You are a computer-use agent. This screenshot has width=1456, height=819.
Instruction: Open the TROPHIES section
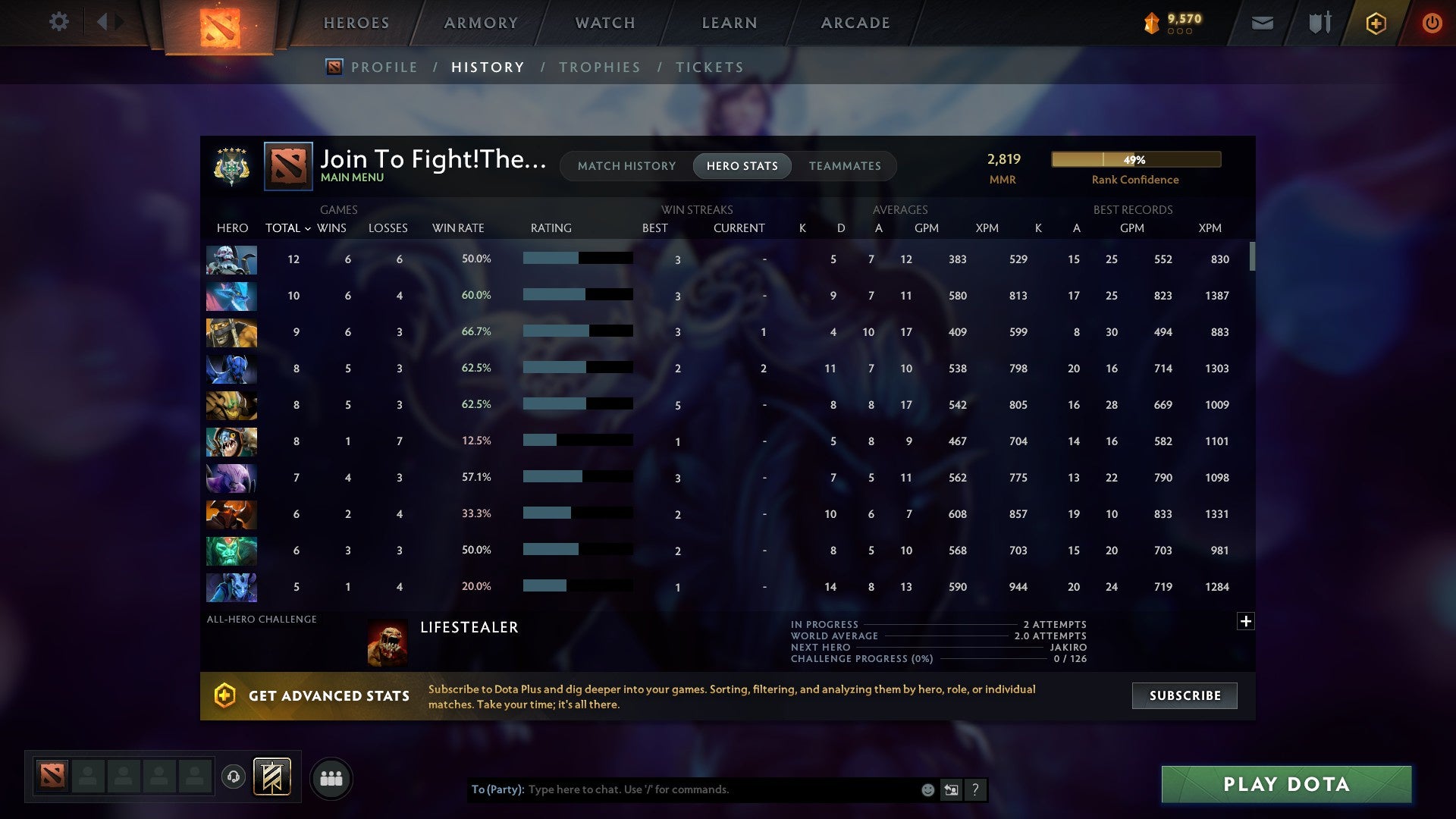point(599,67)
